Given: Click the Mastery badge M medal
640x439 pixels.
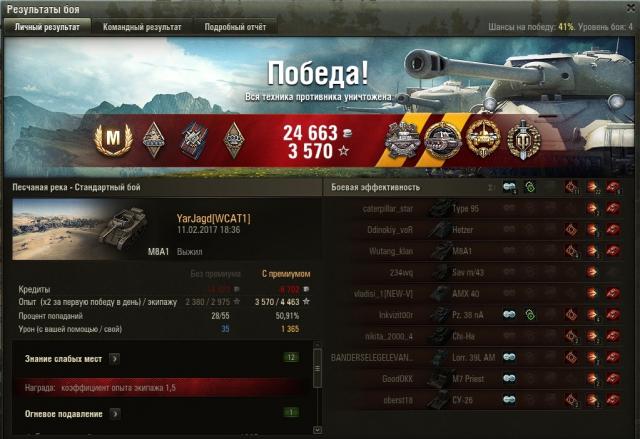Looking at the screenshot, I should click(x=113, y=137).
